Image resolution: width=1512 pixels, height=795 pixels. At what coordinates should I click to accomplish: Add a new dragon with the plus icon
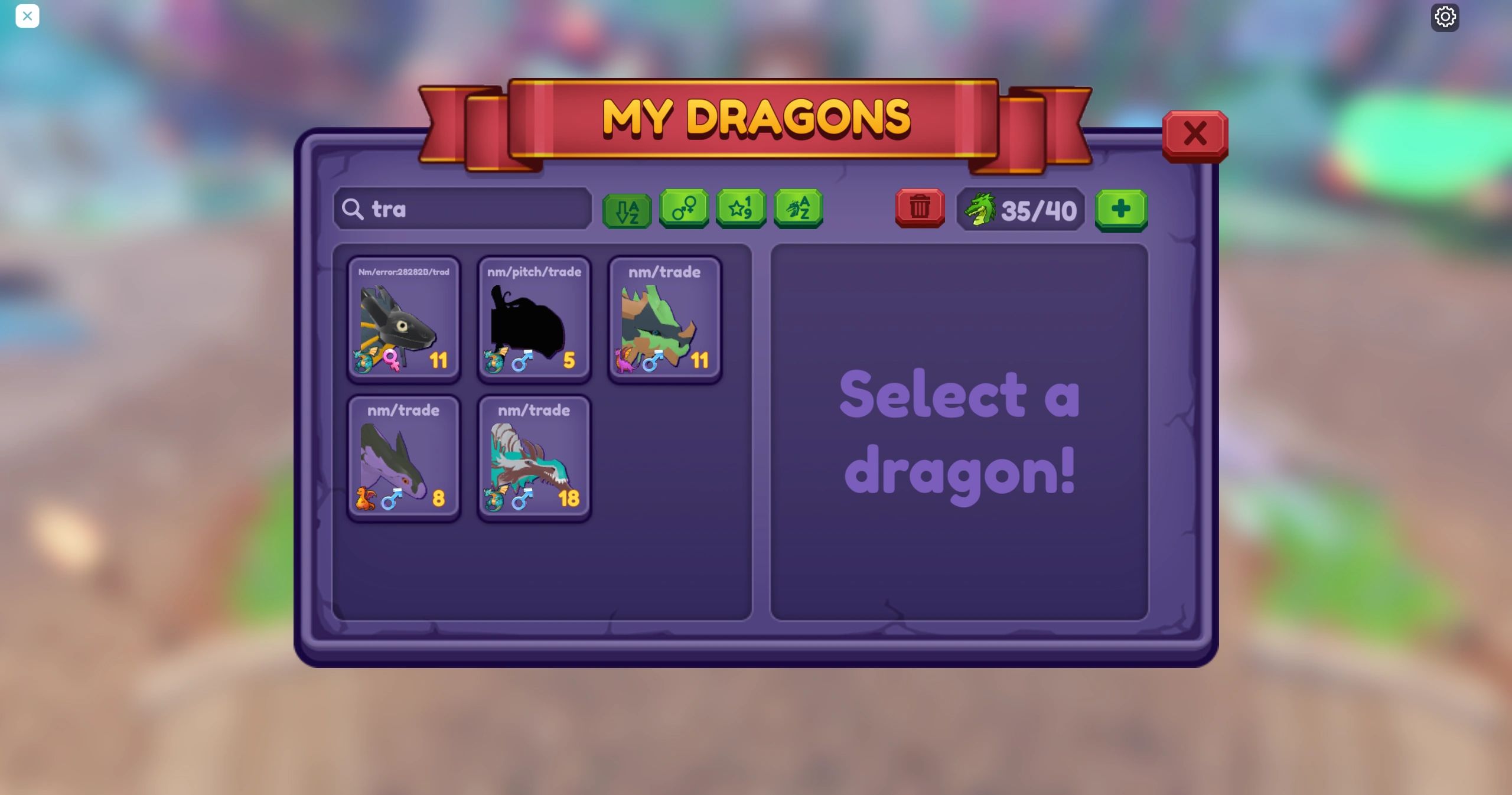click(1120, 208)
